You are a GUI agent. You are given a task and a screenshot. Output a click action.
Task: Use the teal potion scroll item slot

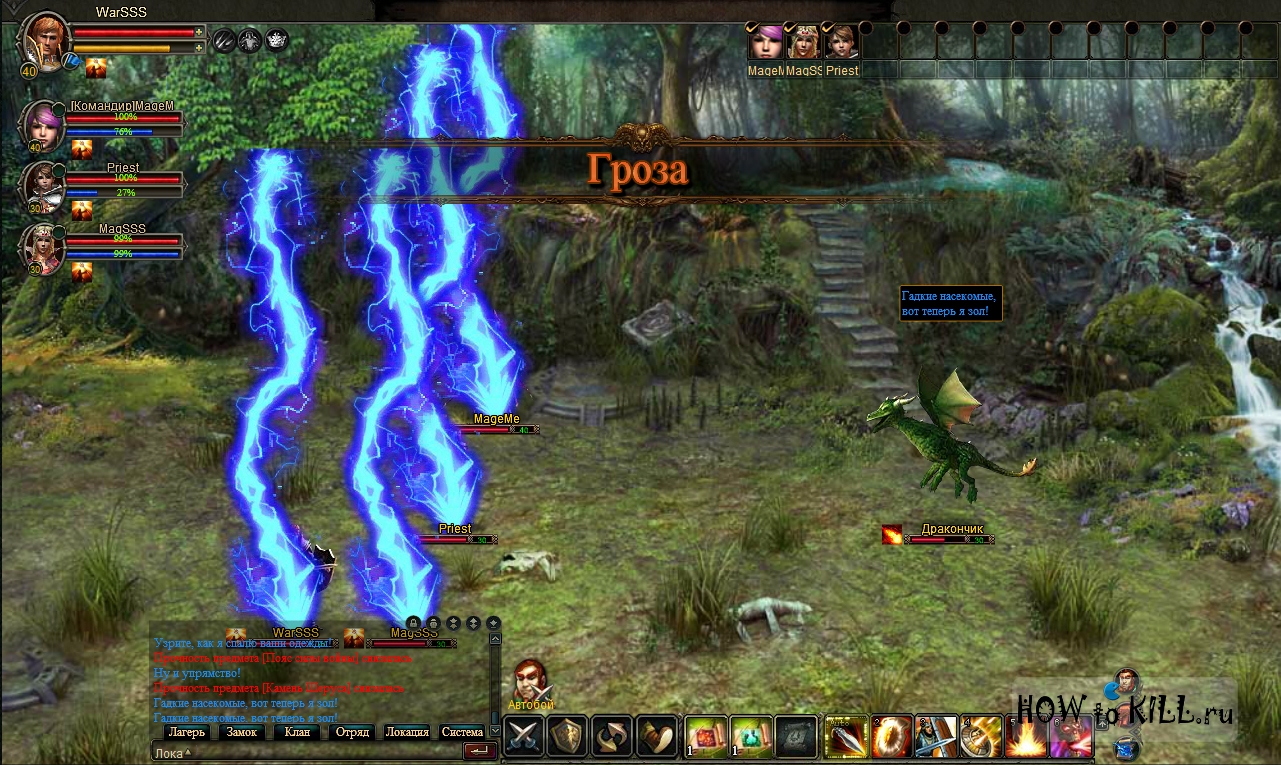(750, 738)
